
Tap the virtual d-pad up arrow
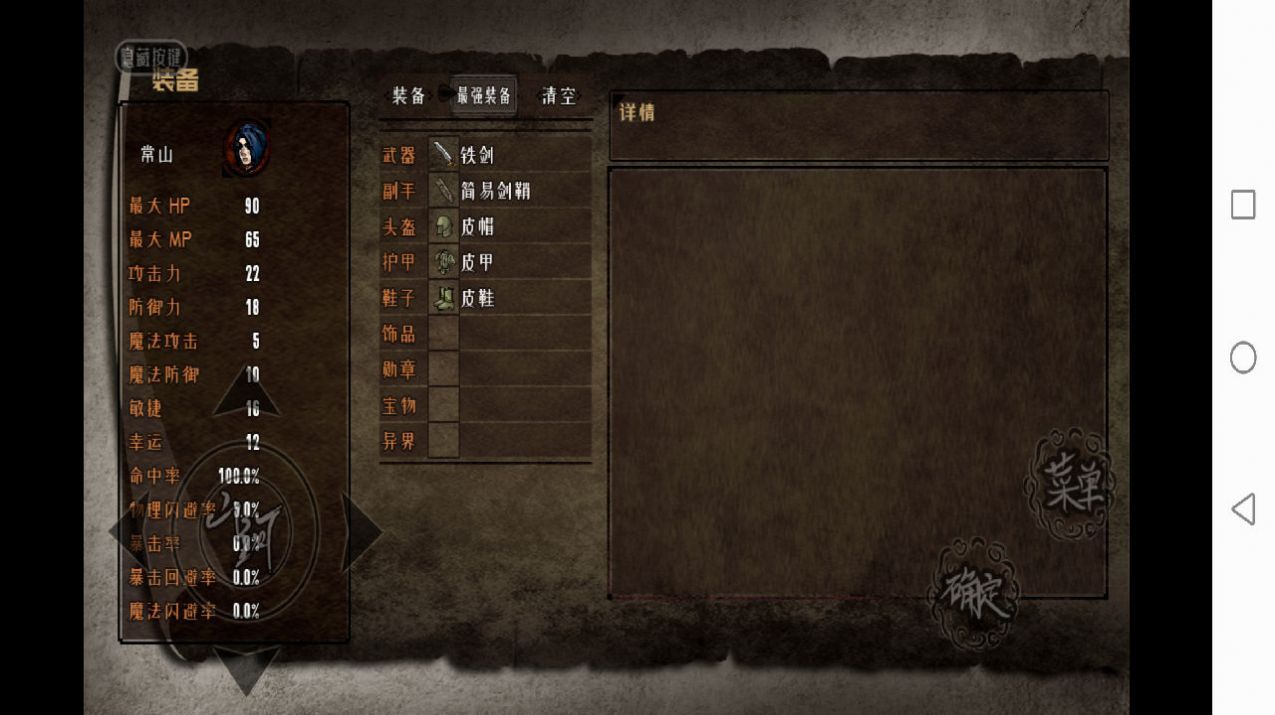pyautogui.click(x=246, y=393)
